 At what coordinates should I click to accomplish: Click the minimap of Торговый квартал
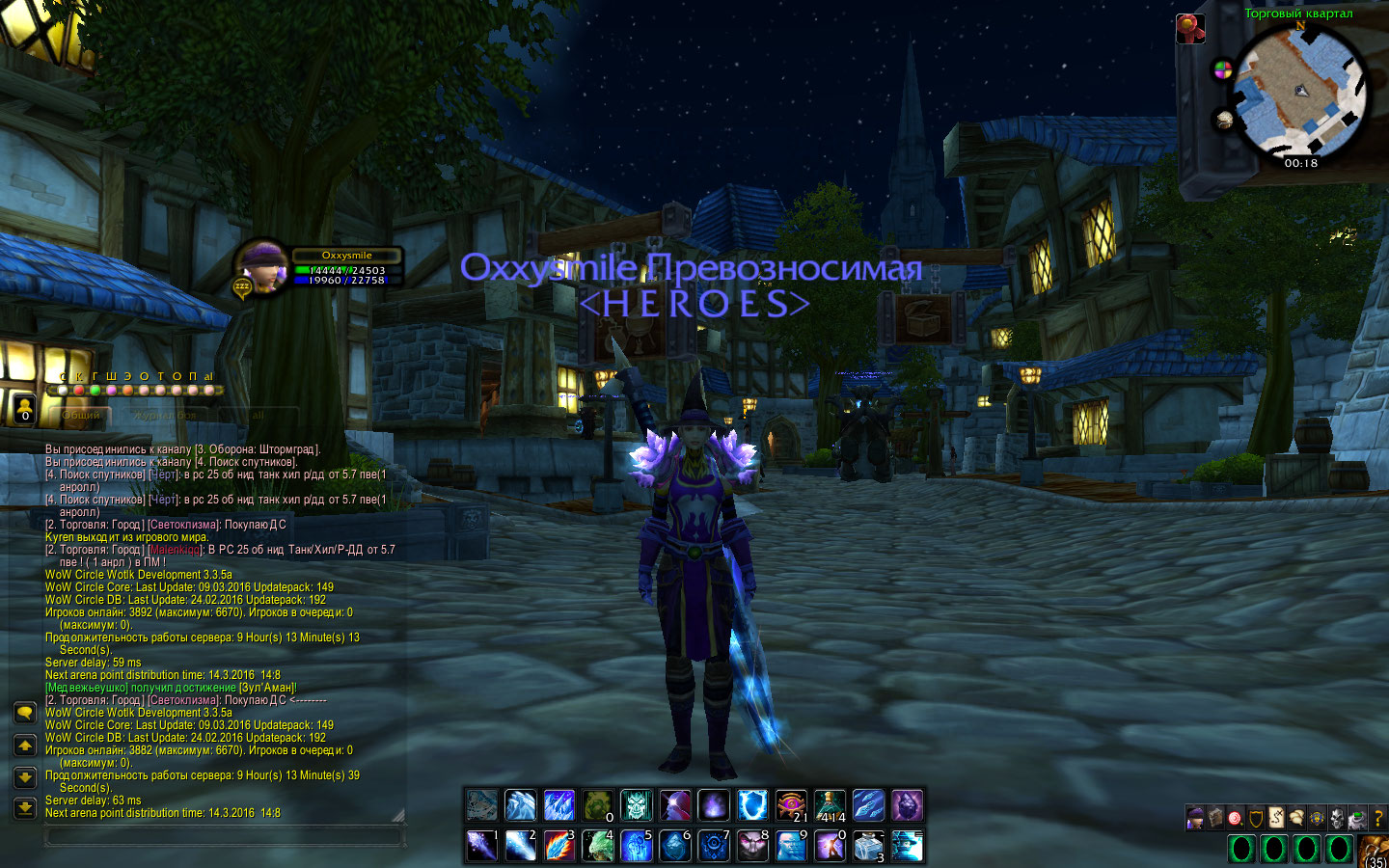[x=1299, y=93]
